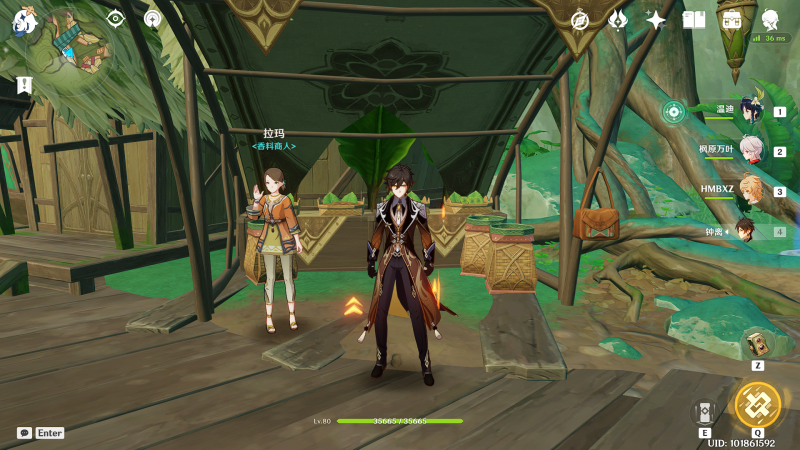The height and width of the screenshot is (450, 800).
Task: Unleash the golden elemental burst icon
Action: point(757,404)
